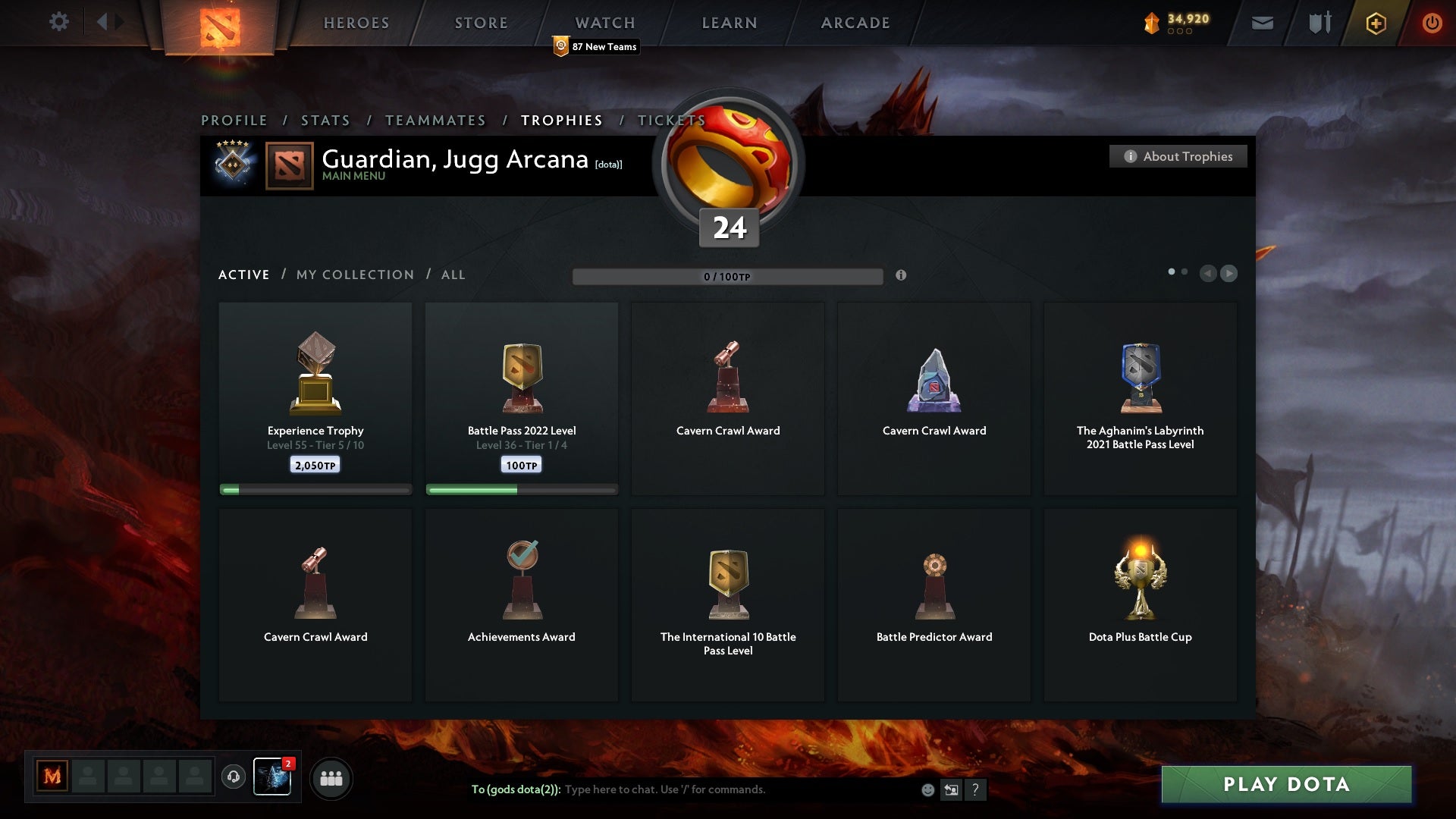The width and height of the screenshot is (1456, 819).
Task: Open the WATCH menu
Action: (604, 23)
